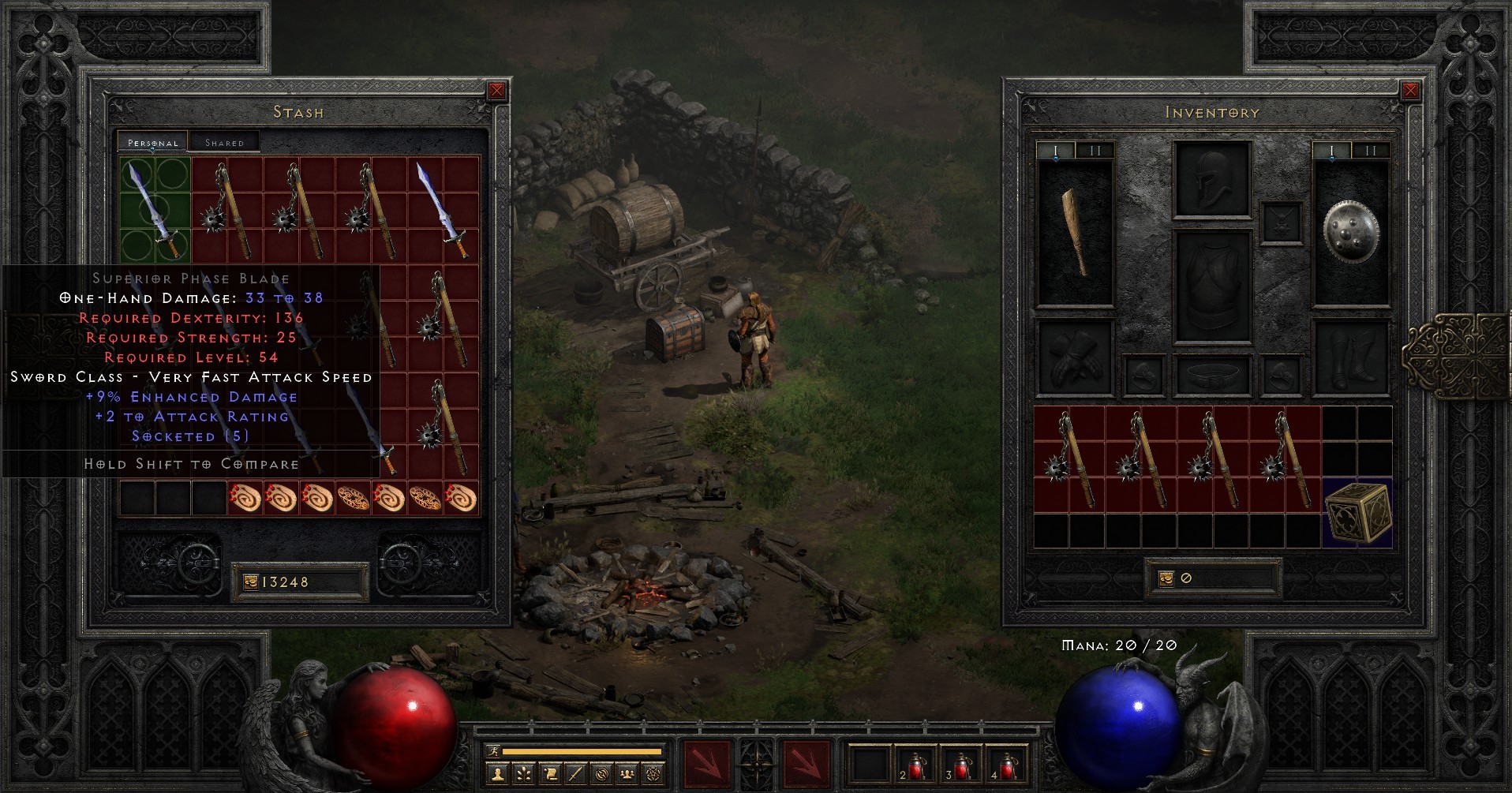Switch left weapon slot to set II
The width and height of the screenshot is (1512, 793).
click(x=1096, y=148)
